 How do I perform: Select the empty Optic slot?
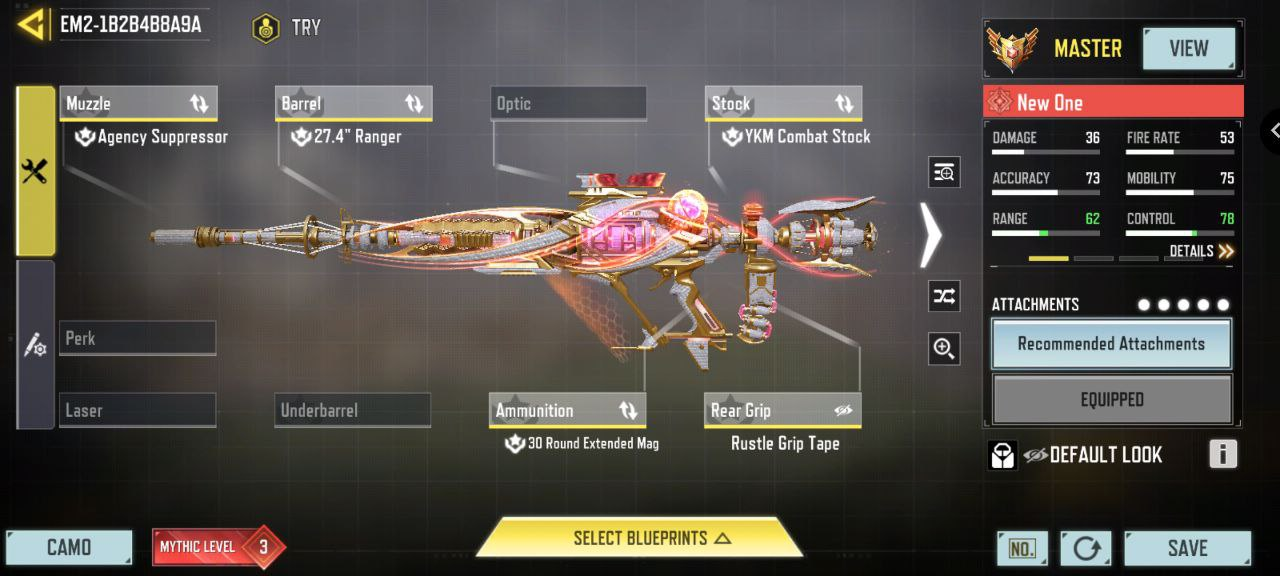click(569, 103)
